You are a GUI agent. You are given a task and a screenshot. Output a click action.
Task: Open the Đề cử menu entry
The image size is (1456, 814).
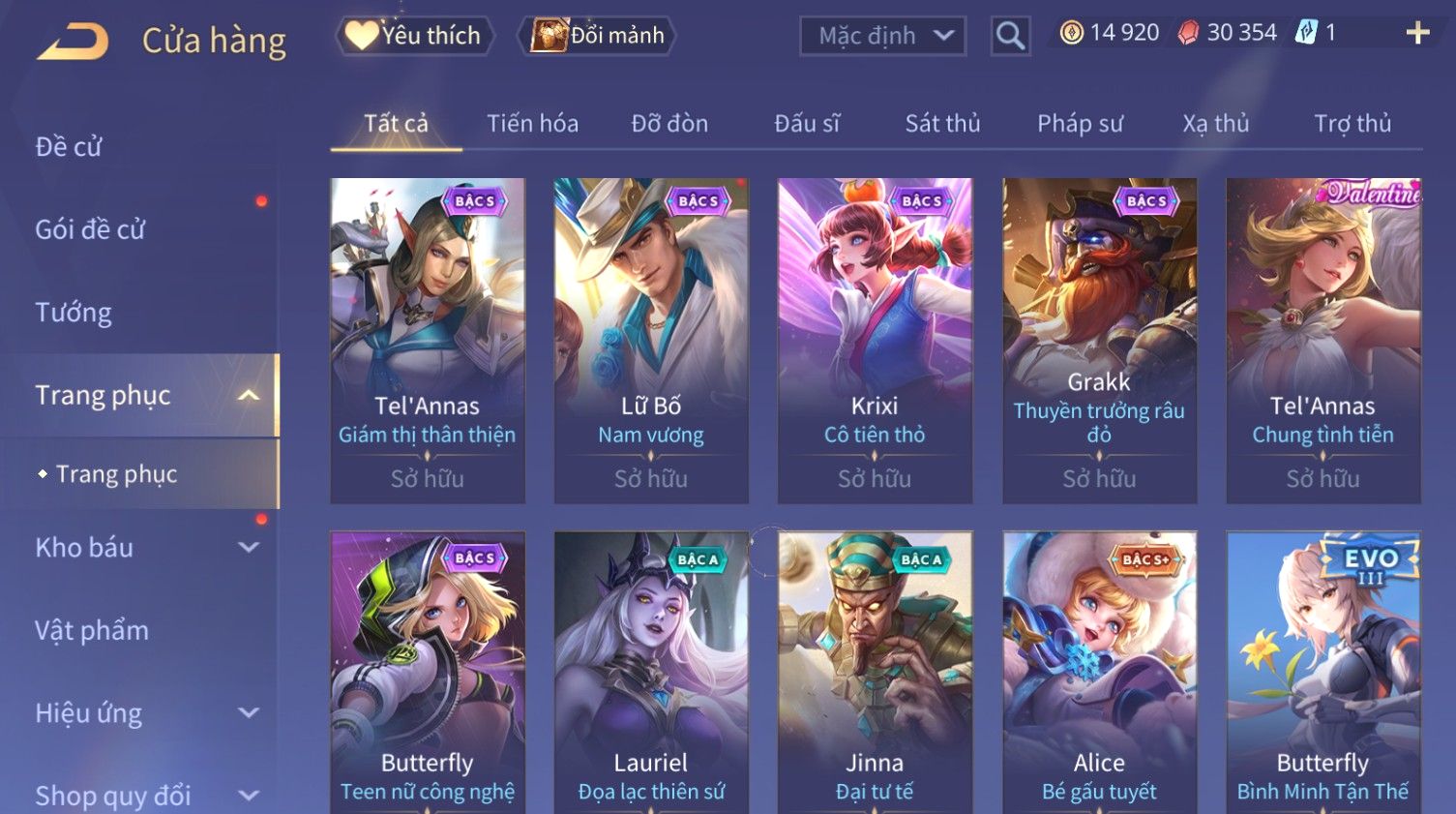(x=69, y=147)
